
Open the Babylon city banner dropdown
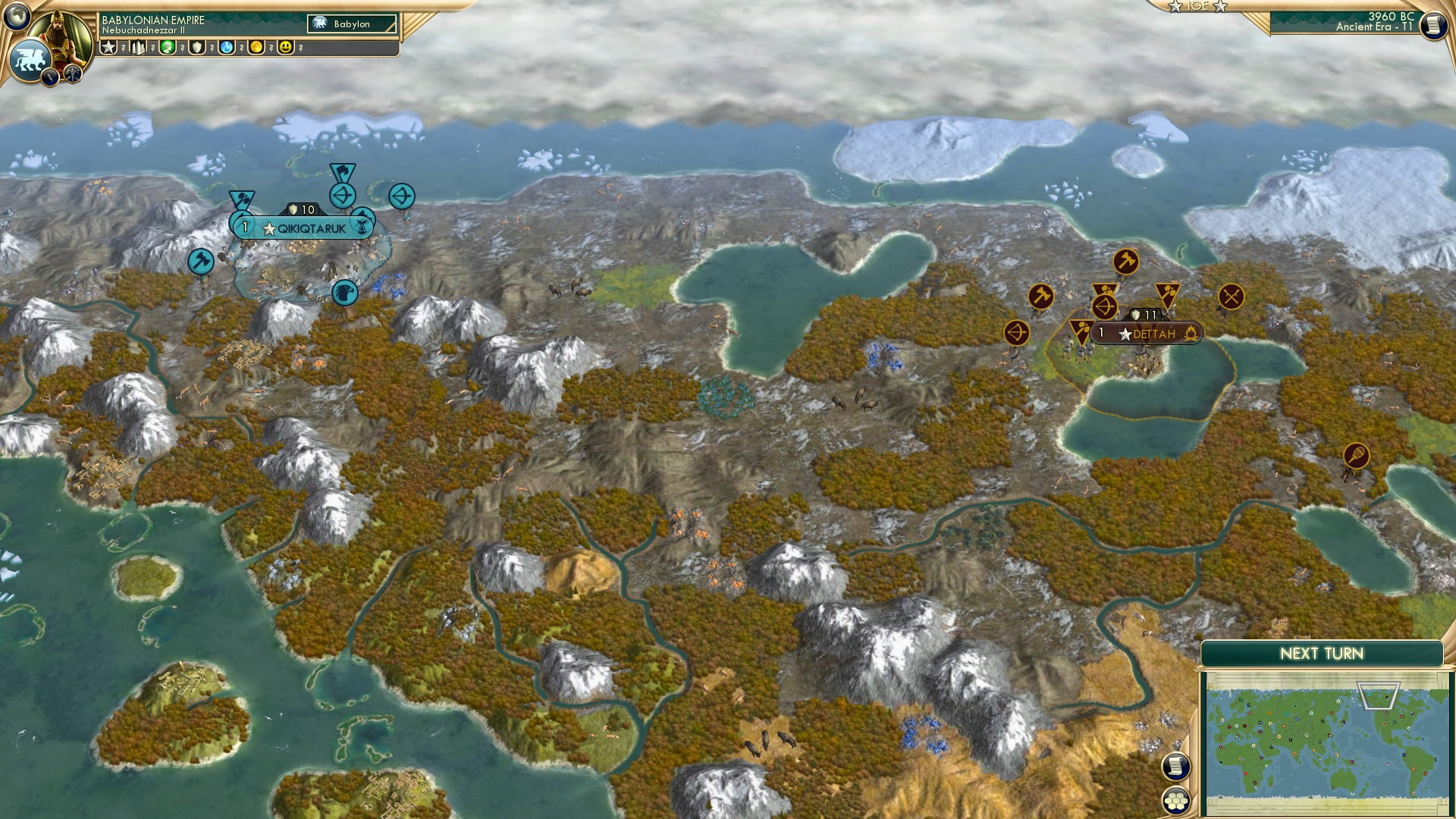coord(350,23)
